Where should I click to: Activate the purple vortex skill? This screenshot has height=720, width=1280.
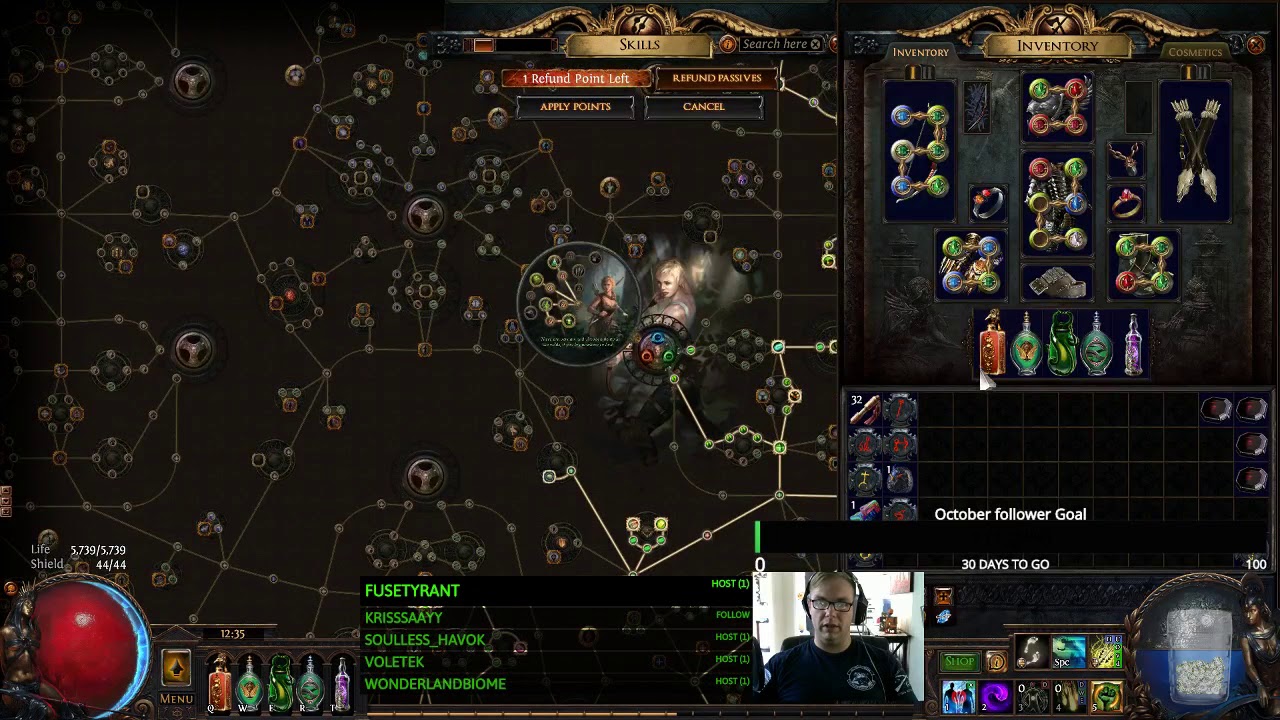point(995,697)
